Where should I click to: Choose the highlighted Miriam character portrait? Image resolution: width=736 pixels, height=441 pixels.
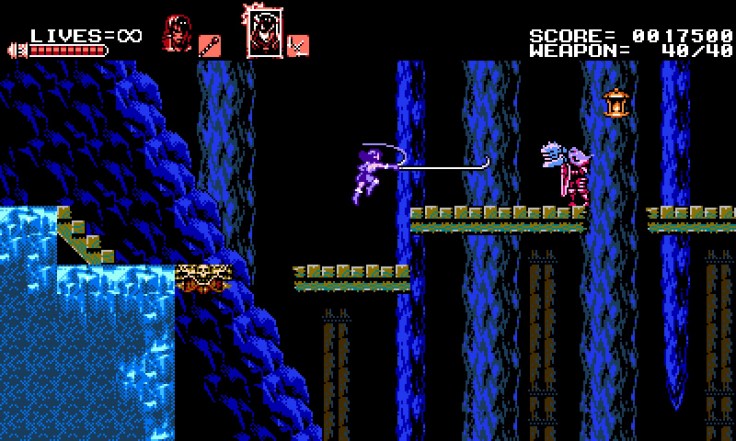[263, 33]
